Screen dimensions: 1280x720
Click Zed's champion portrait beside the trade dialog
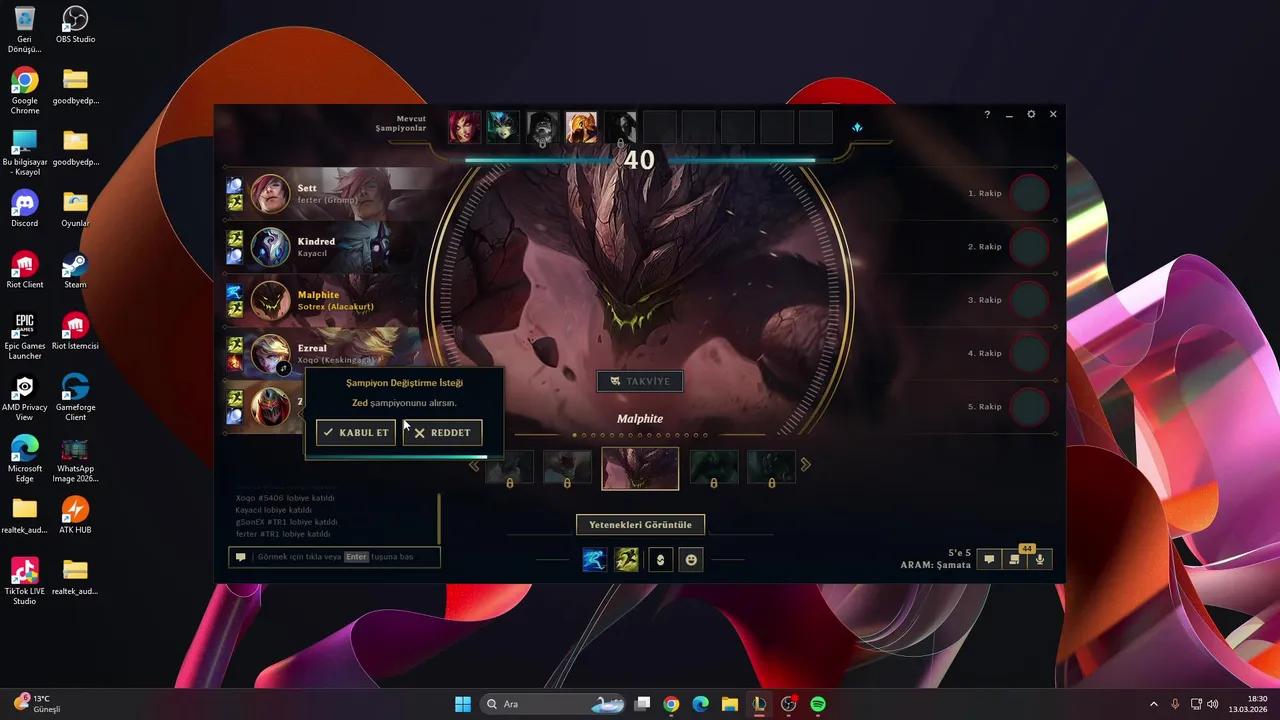tap(270, 407)
